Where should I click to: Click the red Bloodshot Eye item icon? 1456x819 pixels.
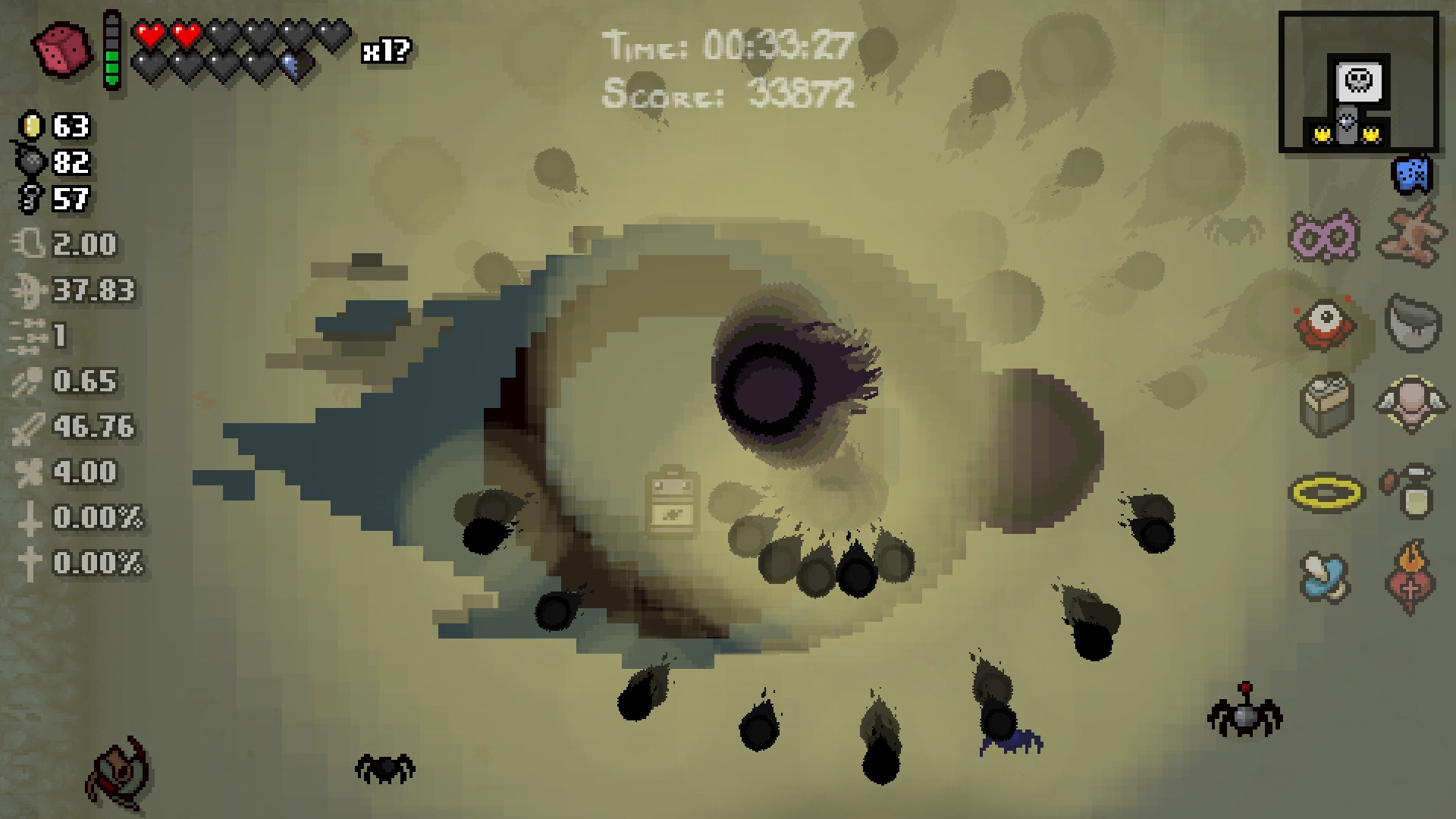pos(1324,325)
